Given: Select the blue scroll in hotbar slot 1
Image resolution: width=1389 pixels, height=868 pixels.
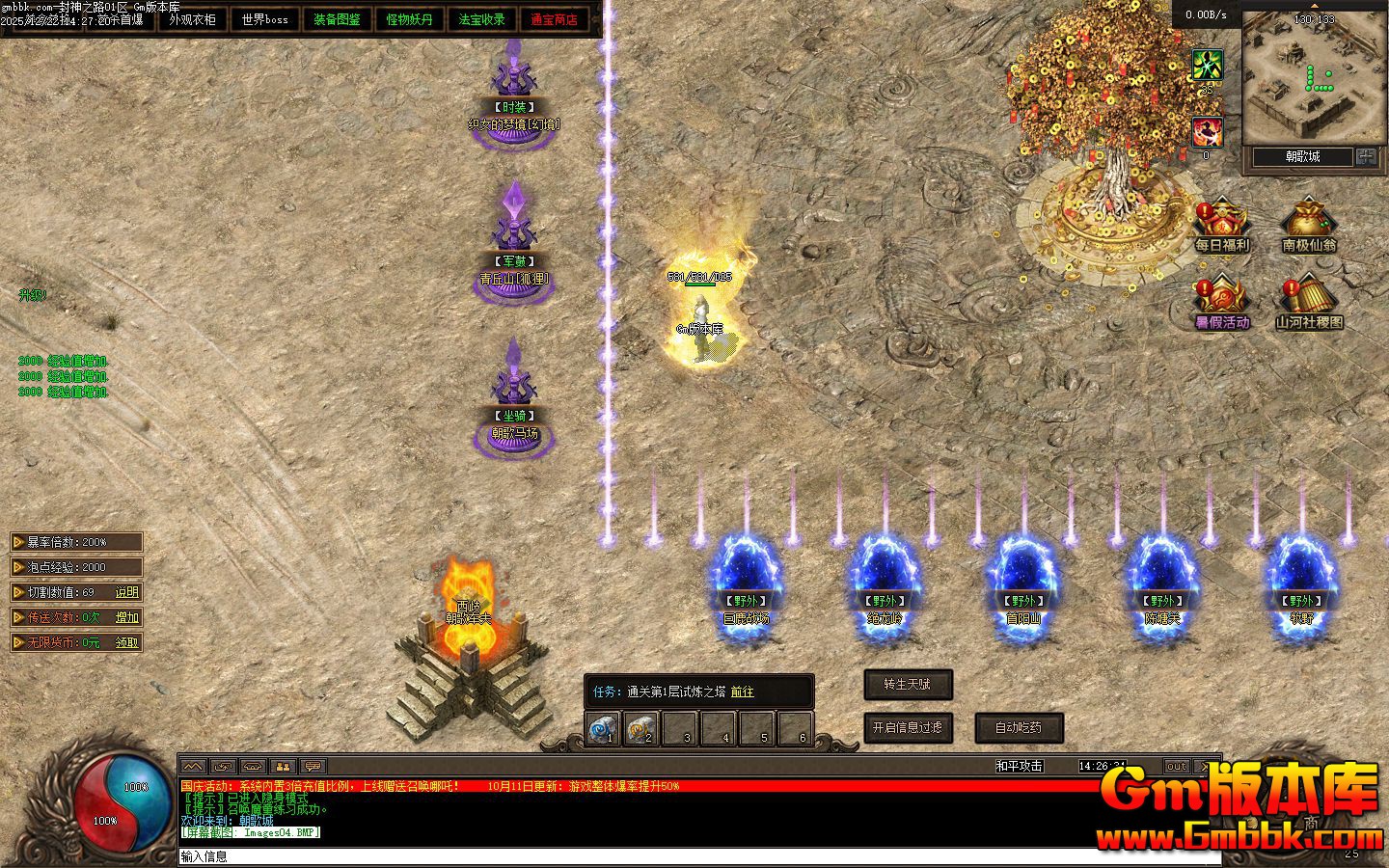Looking at the screenshot, I should point(603,728).
